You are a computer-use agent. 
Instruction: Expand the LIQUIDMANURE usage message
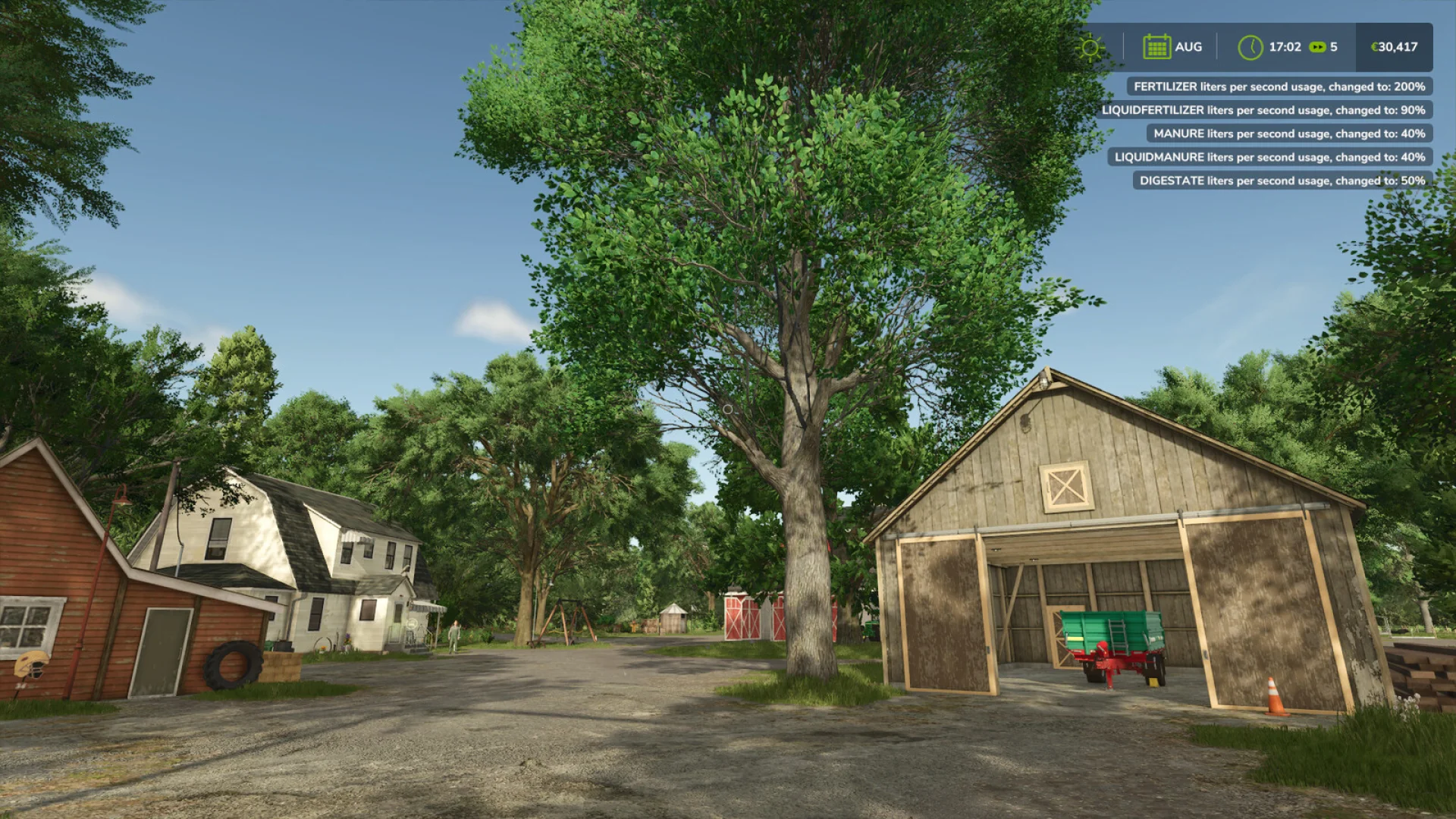point(1272,157)
